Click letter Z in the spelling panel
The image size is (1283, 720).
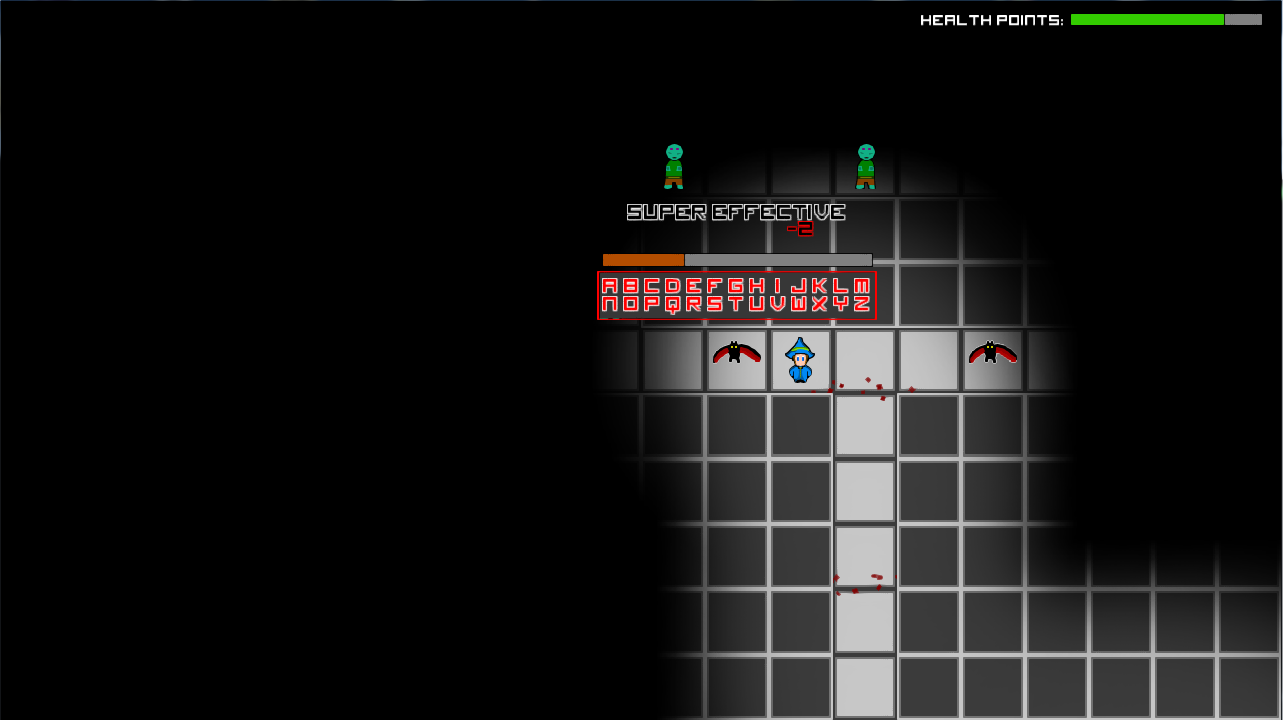[864, 306]
